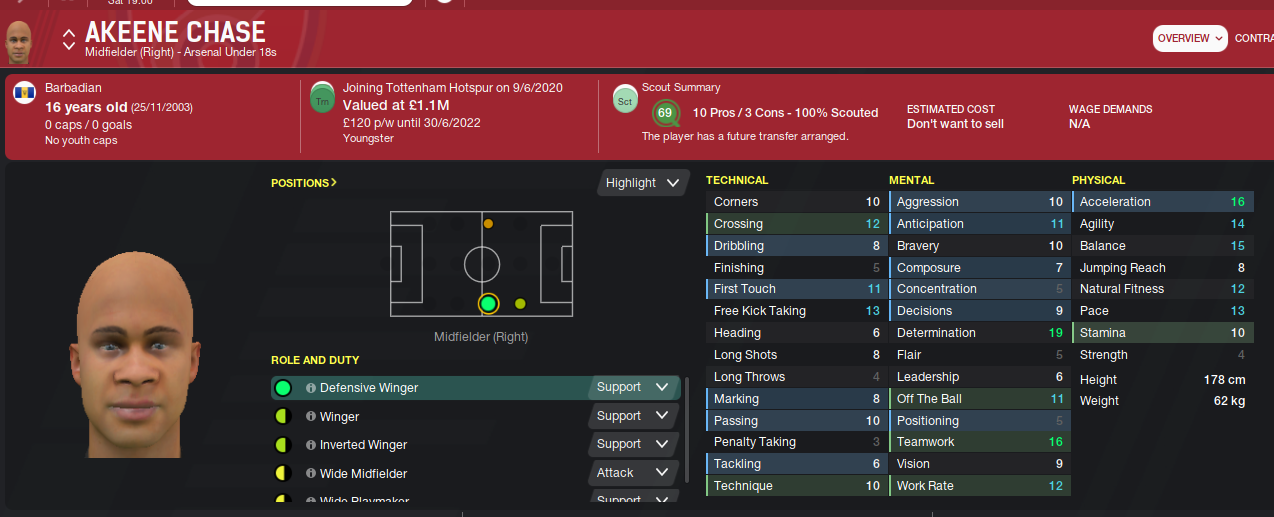Click Akeene Chase's small portrait thumbnail

19,42
